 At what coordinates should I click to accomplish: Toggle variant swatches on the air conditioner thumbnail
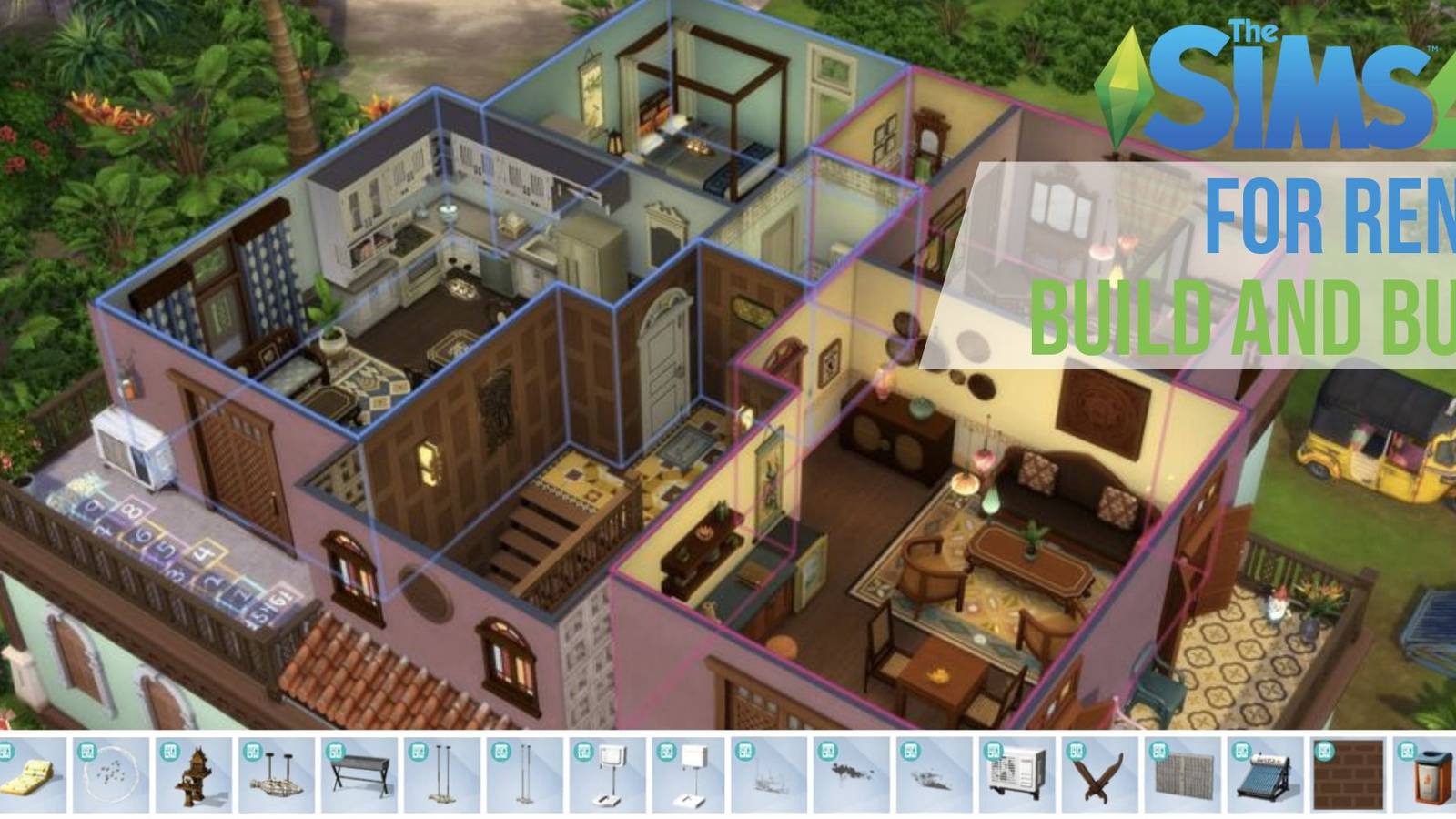[x=995, y=751]
